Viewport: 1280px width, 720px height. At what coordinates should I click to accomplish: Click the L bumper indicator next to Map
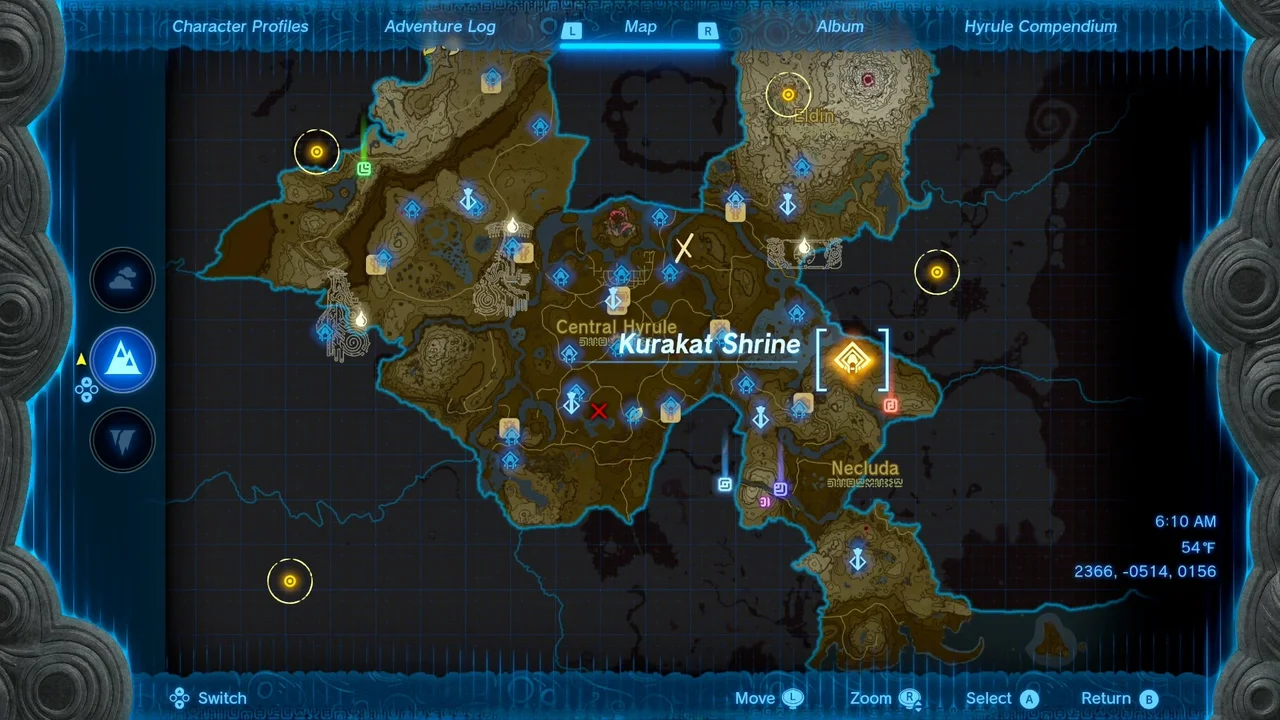tap(573, 30)
